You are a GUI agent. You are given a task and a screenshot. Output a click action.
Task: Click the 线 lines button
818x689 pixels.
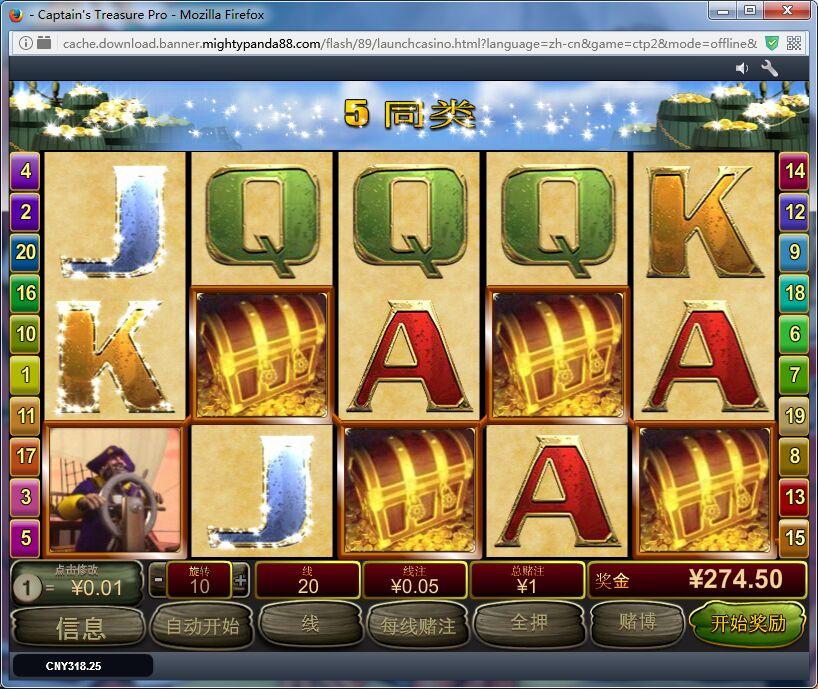(x=310, y=624)
